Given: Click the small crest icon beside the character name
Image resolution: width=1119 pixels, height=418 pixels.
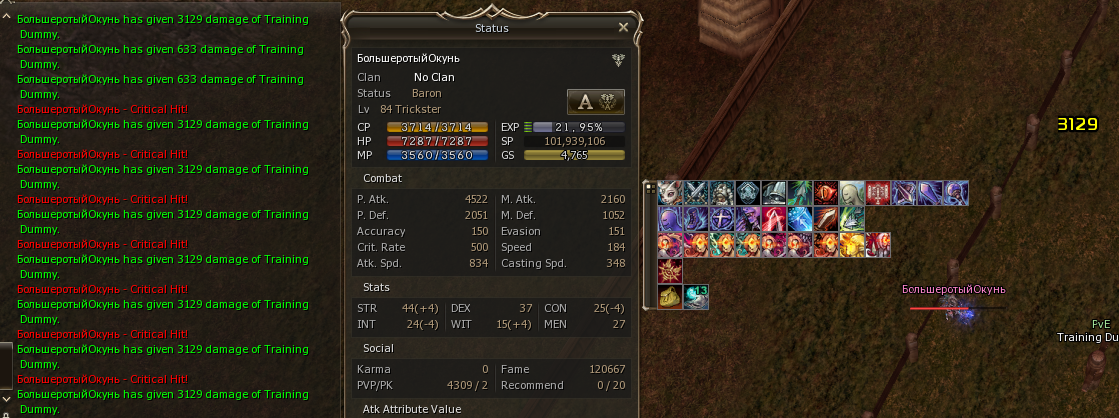Looking at the screenshot, I should tap(619, 59).
